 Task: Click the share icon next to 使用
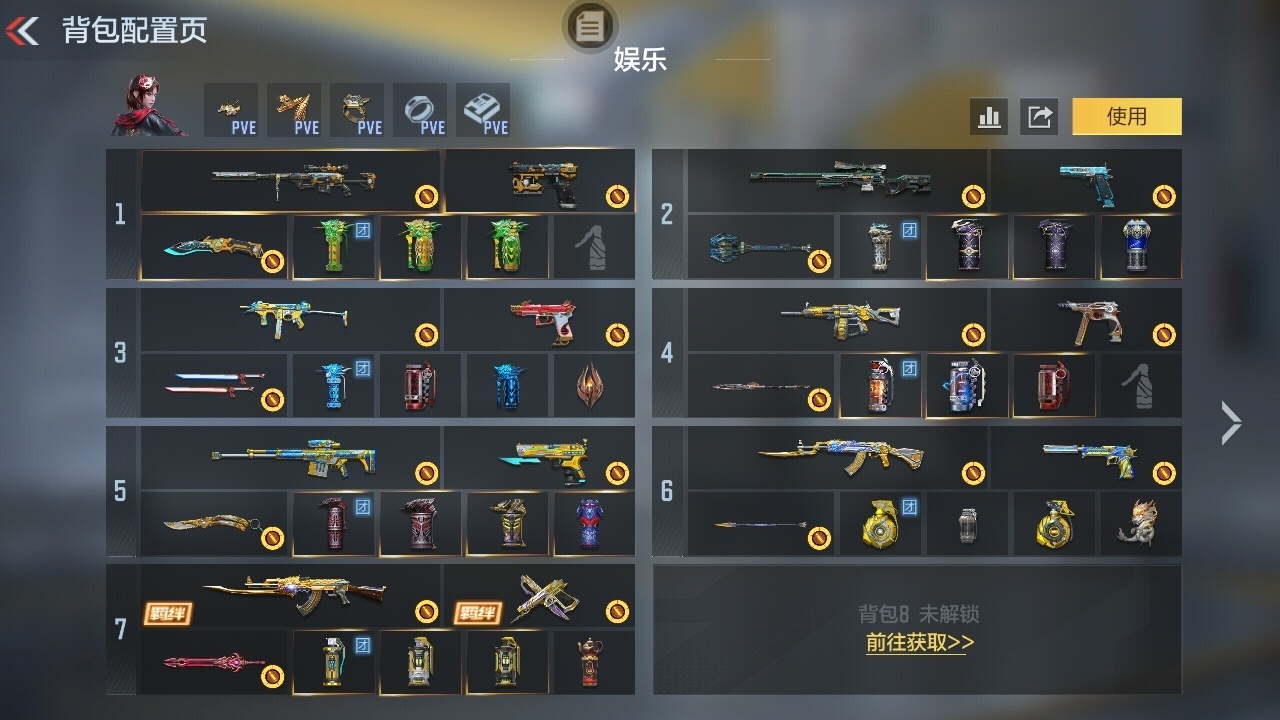point(1039,117)
